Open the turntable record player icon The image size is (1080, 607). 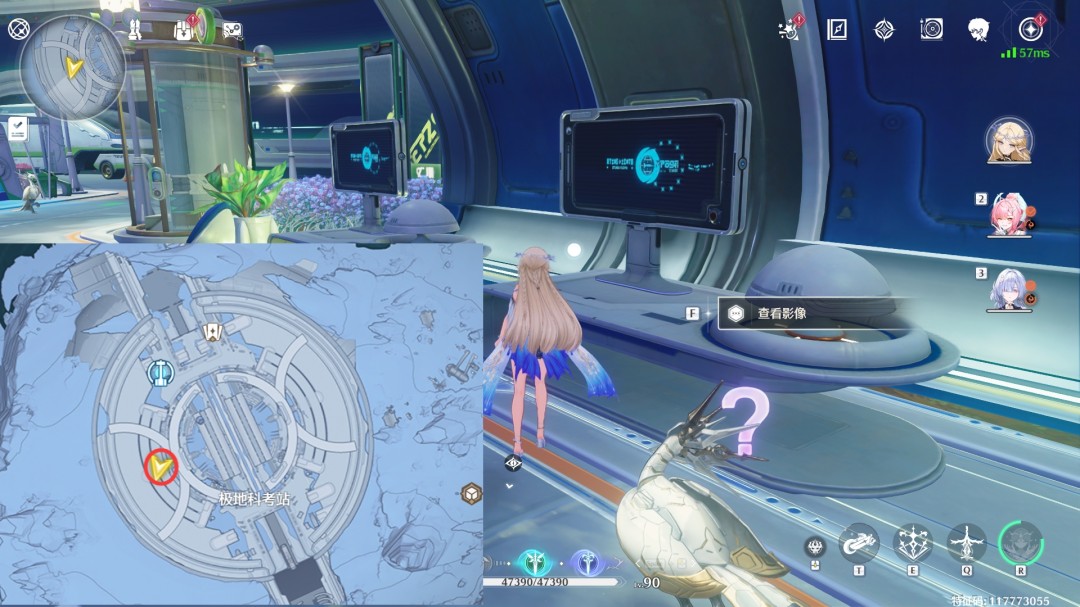[931, 29]
